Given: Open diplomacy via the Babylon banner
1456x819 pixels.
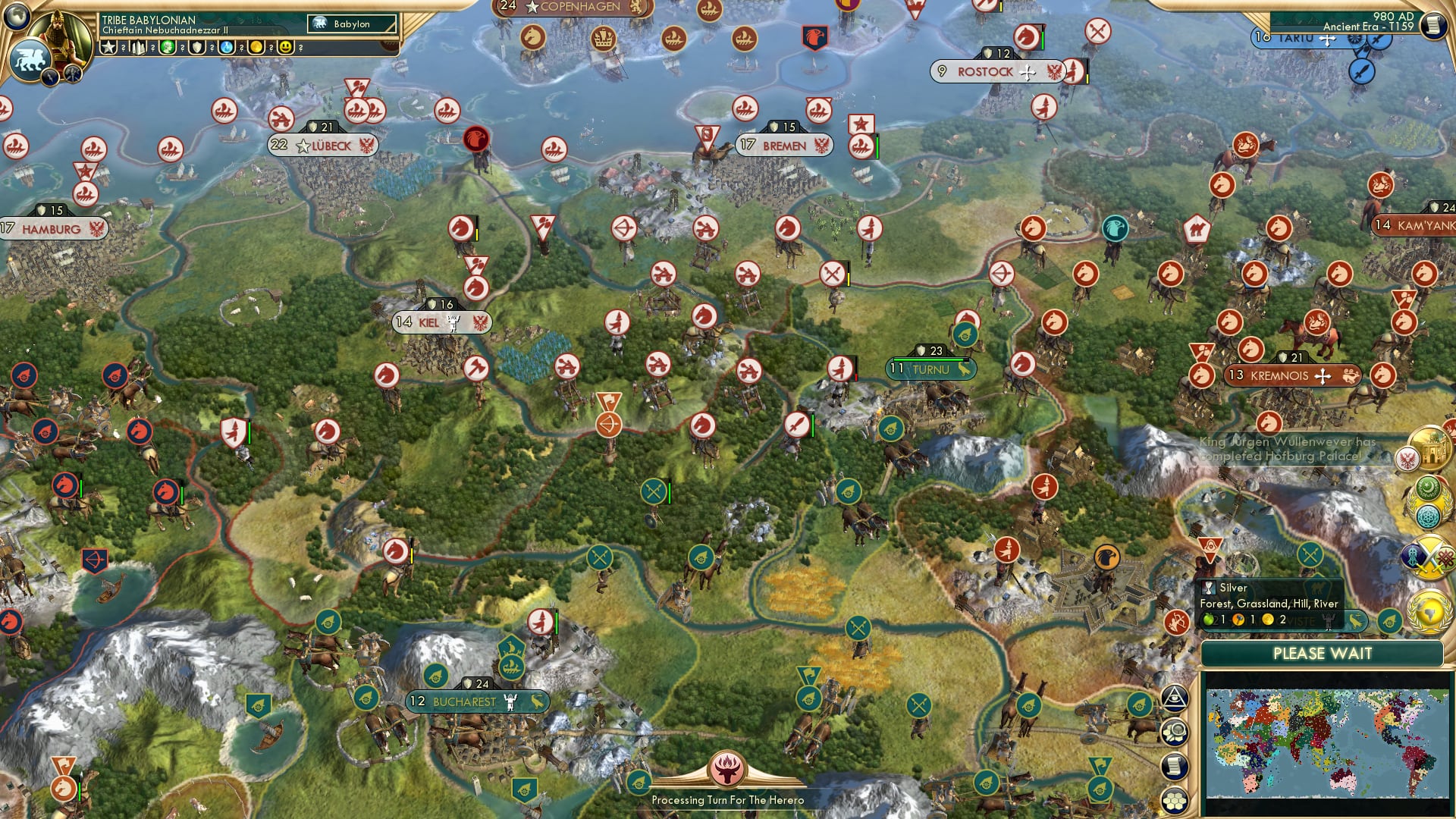Looking at the screenshot, I should [350, 24].
